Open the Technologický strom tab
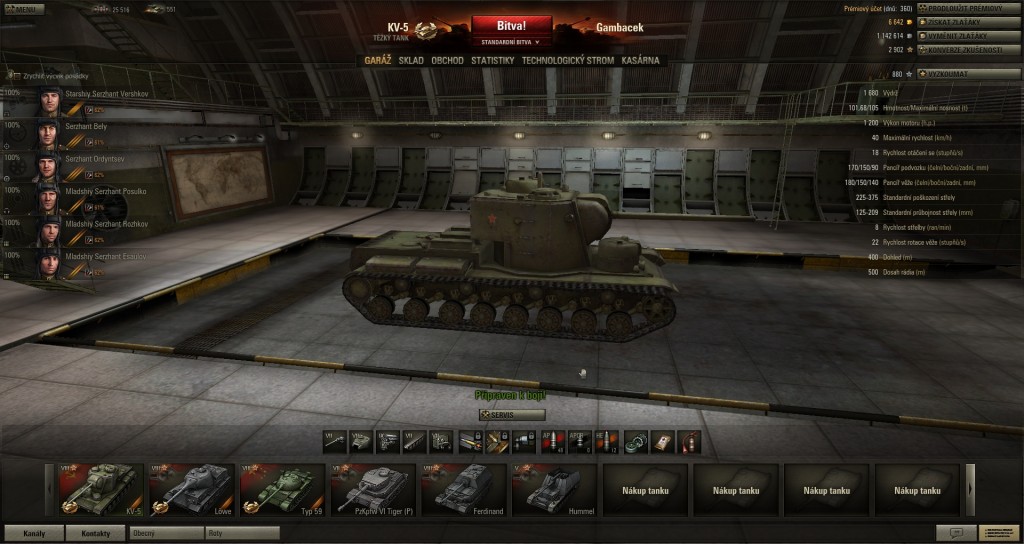 (568, 61)
